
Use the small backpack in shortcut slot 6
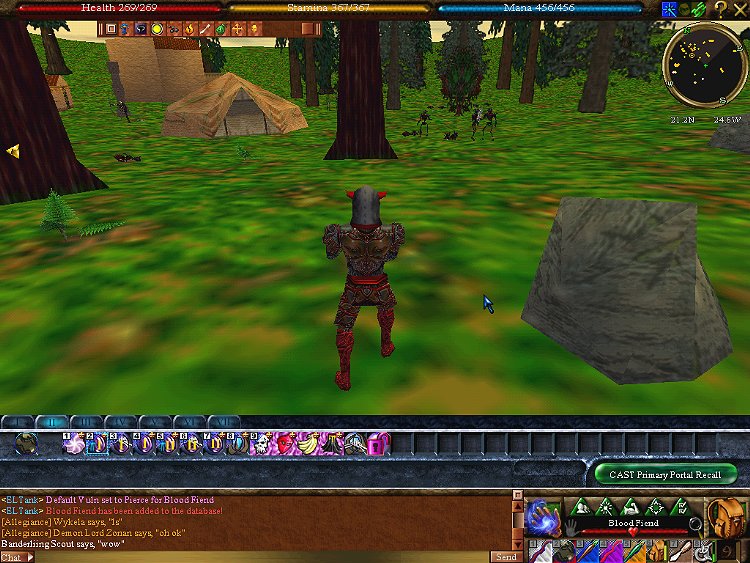coord(654,550)
